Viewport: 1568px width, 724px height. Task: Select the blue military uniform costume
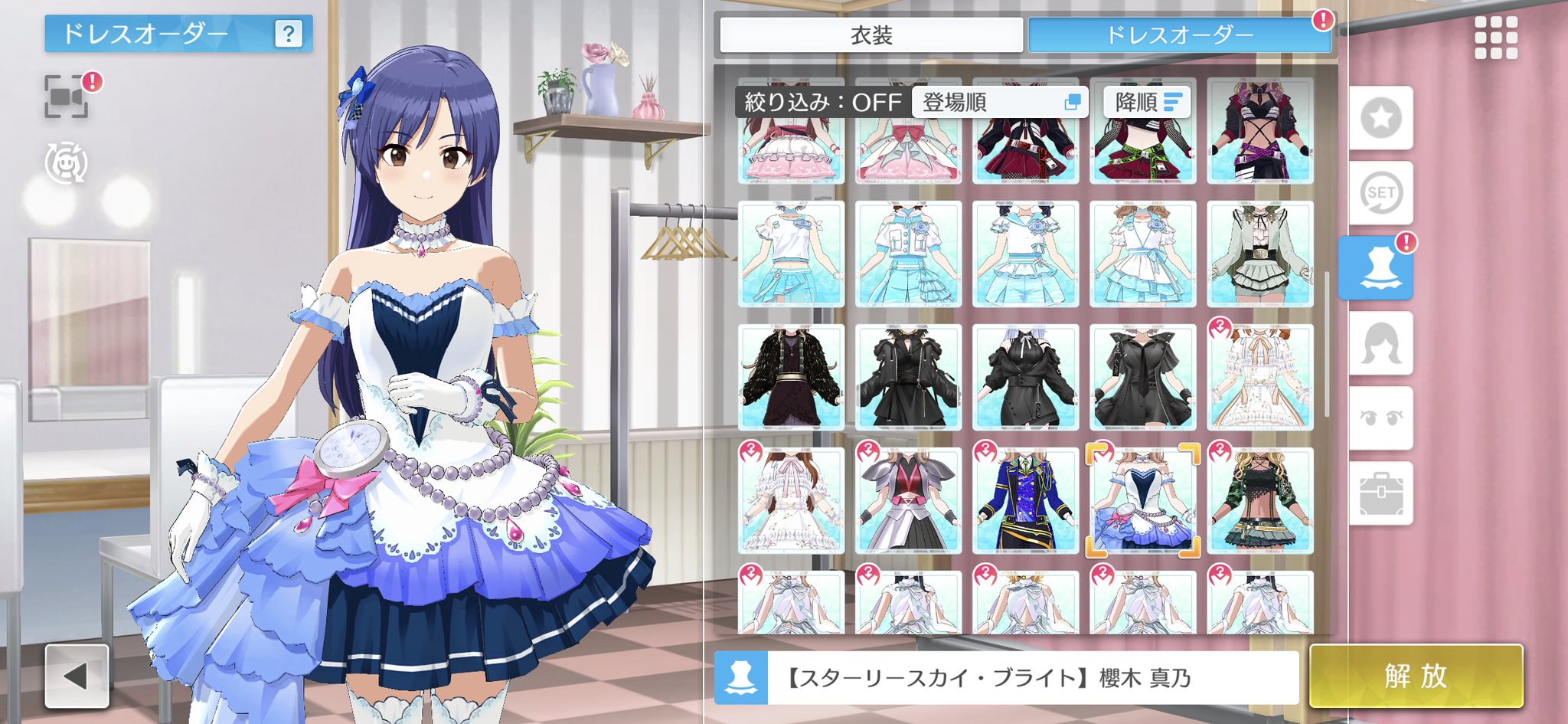coord(1025,500)
